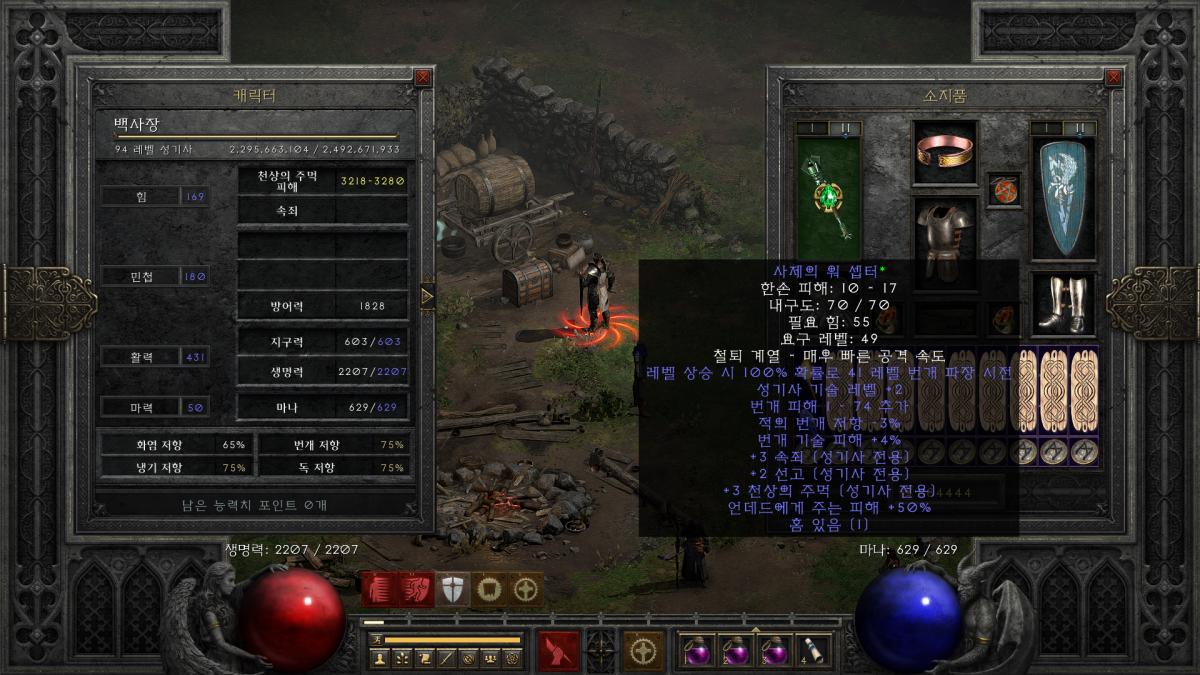Close the character stats panel
Screen dimensions: 1200x675
tap(423, 77)
